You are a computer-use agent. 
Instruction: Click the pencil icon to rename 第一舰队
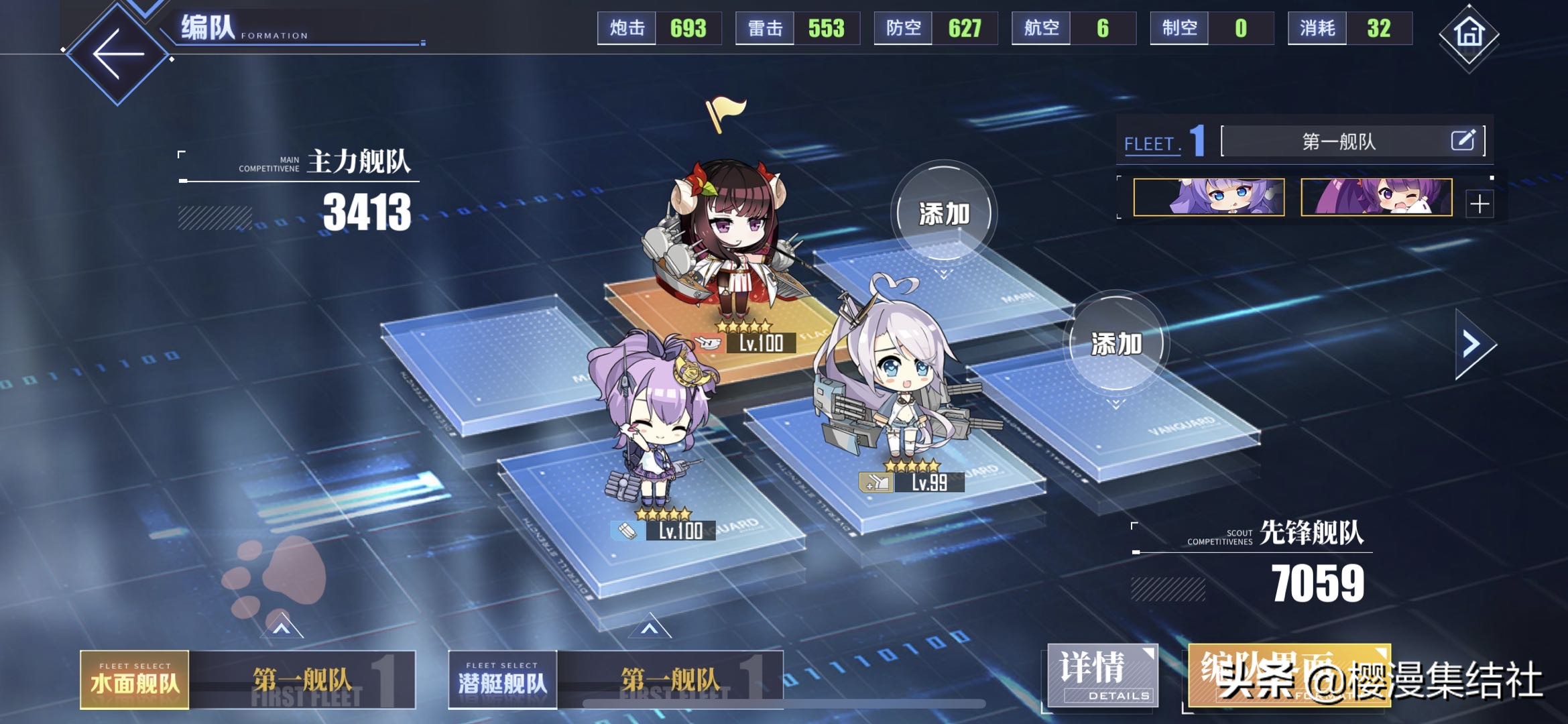(x=1465, y=141)
